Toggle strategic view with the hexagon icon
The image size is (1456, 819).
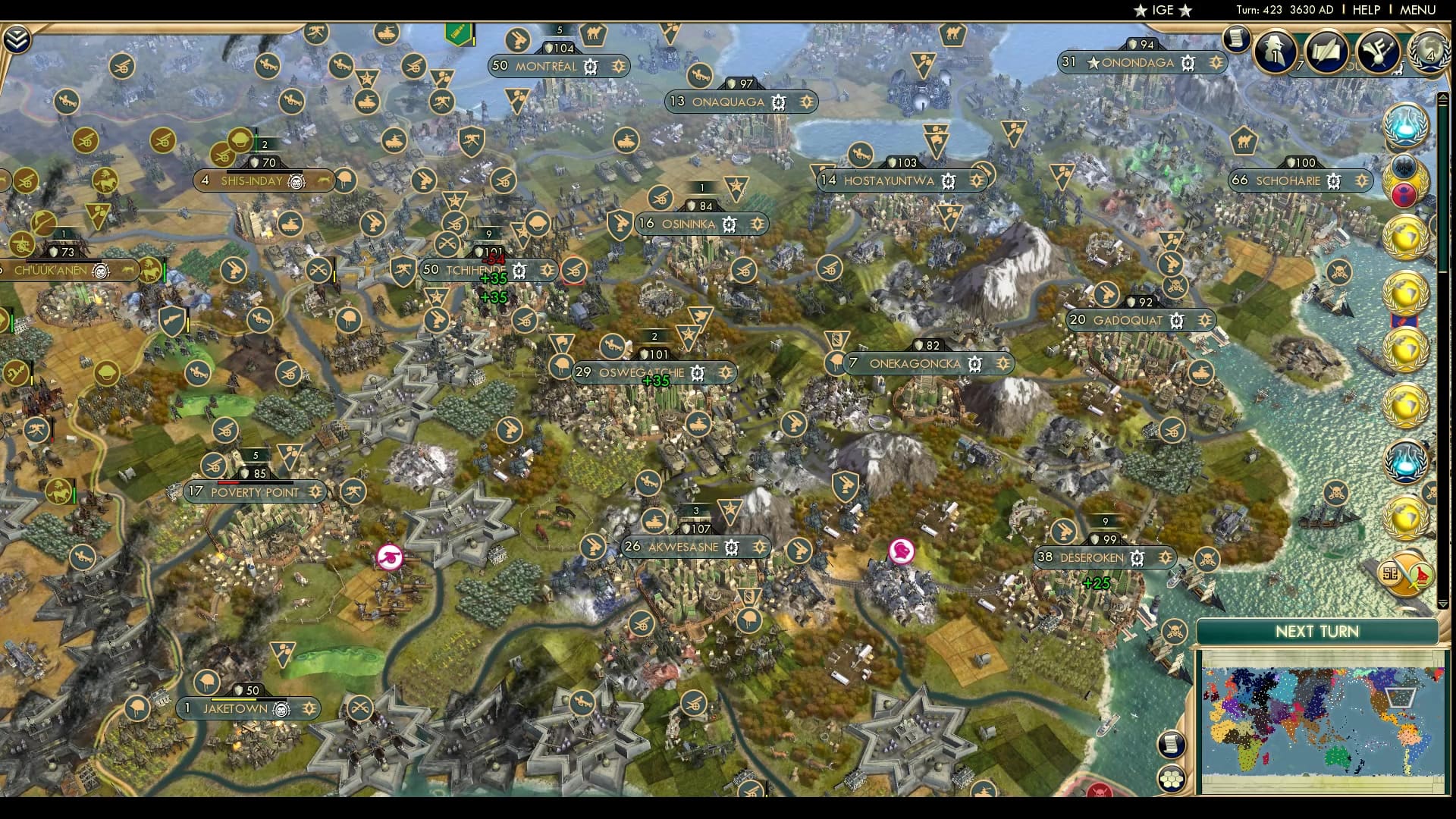point(1172,779)
